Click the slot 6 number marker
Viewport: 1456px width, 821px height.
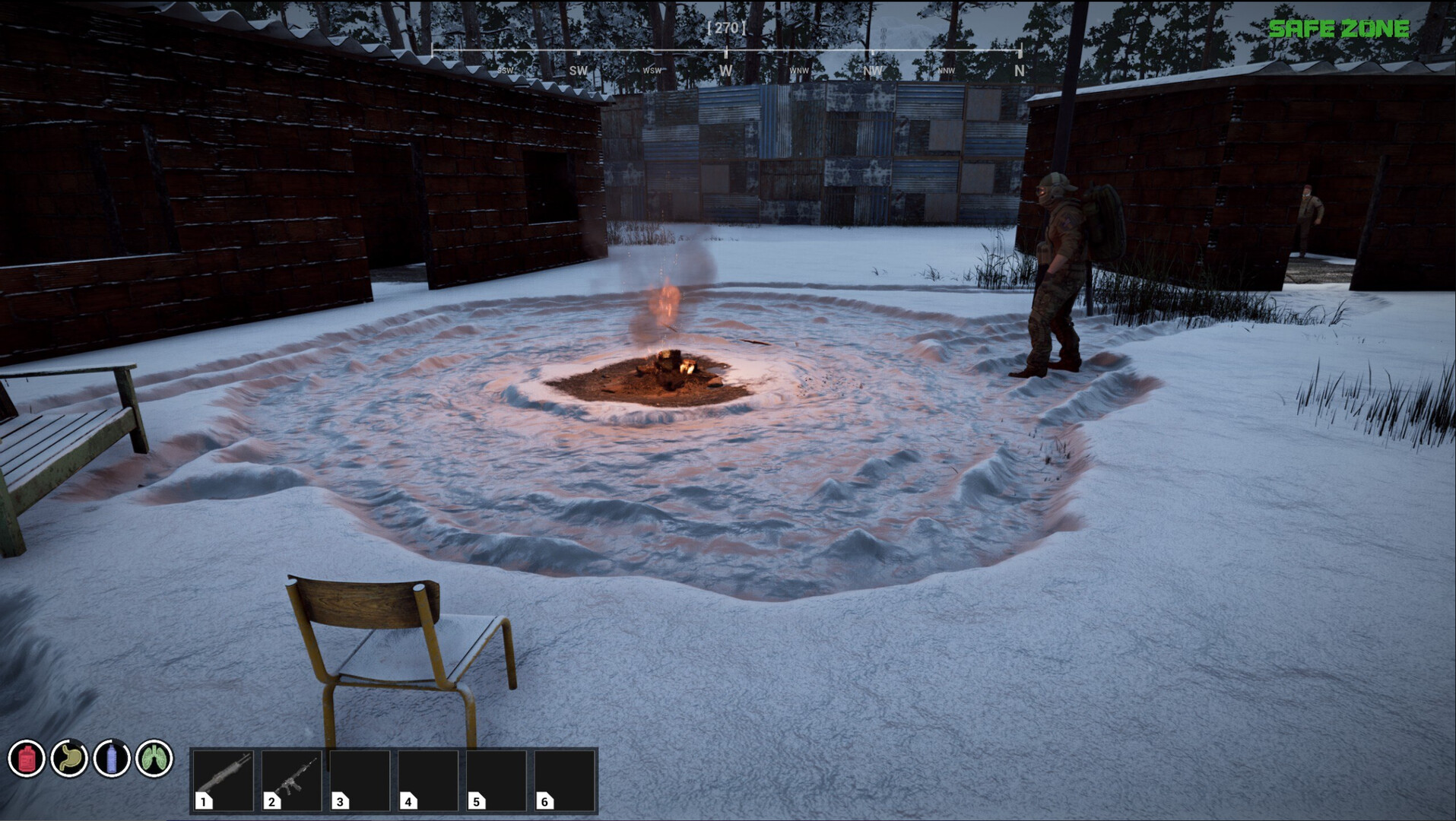tap(543, 801)
